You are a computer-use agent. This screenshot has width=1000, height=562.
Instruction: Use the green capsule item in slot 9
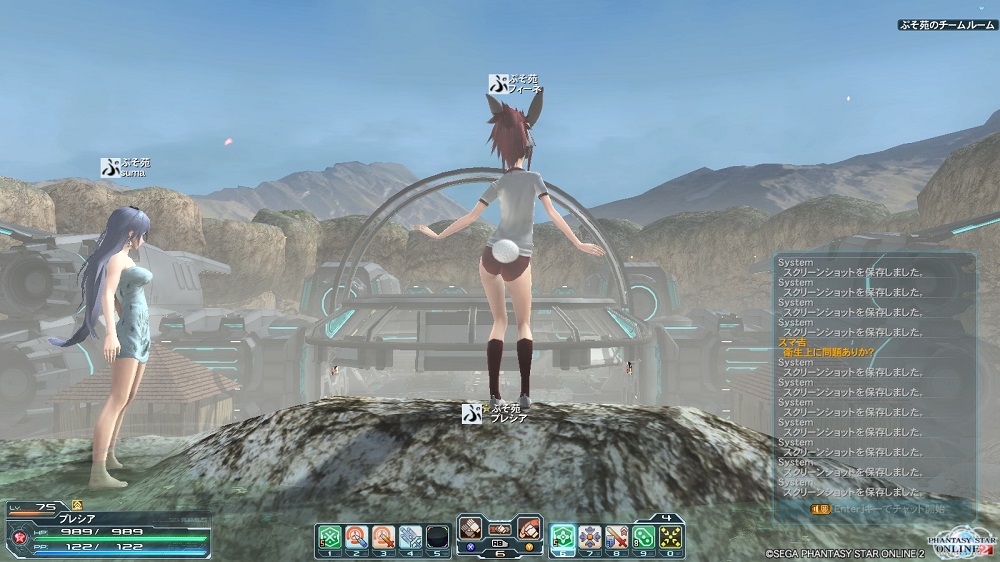644,538
